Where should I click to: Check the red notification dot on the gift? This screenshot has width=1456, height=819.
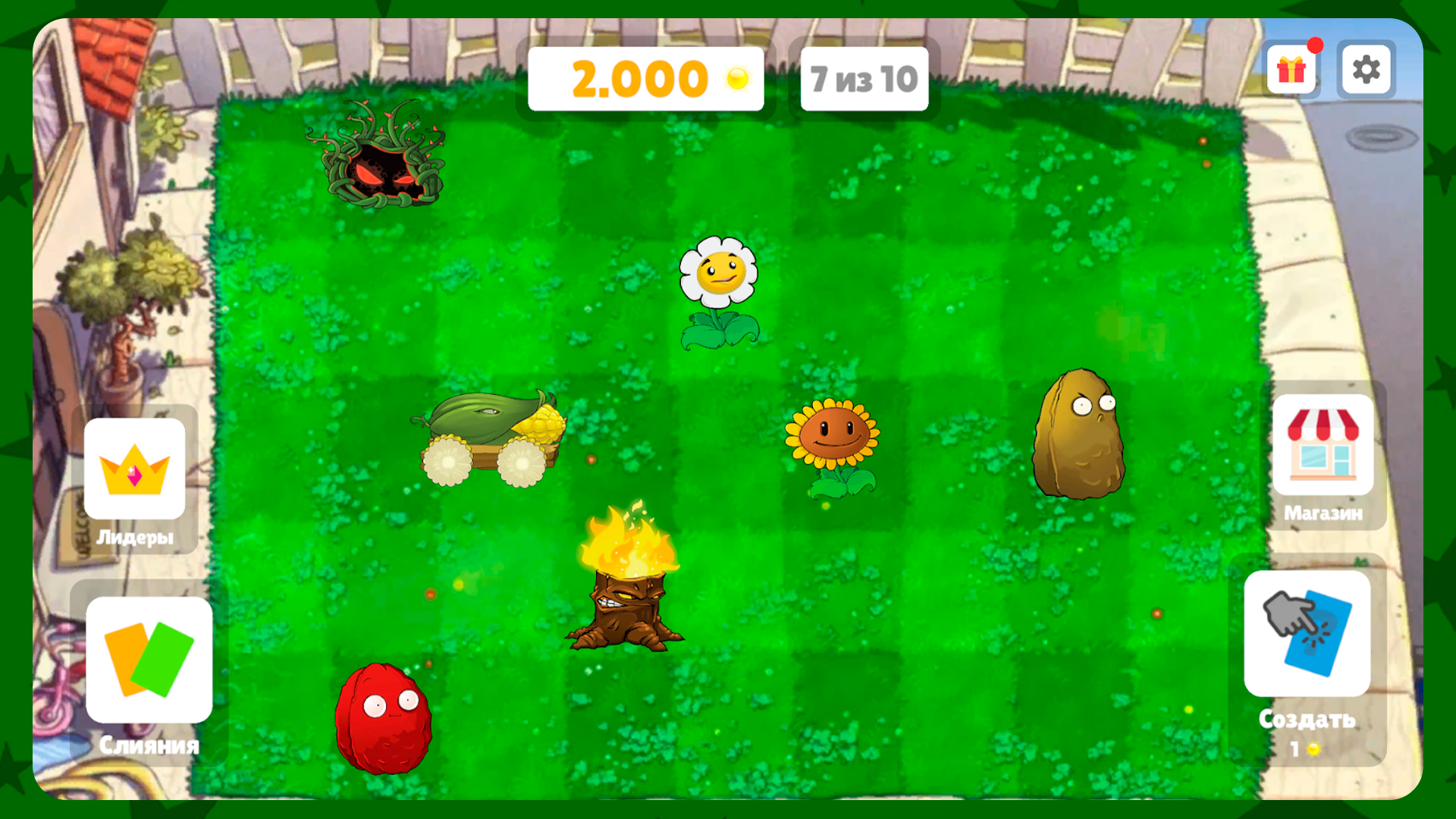pyautogui.click(x=1314, y=45)
